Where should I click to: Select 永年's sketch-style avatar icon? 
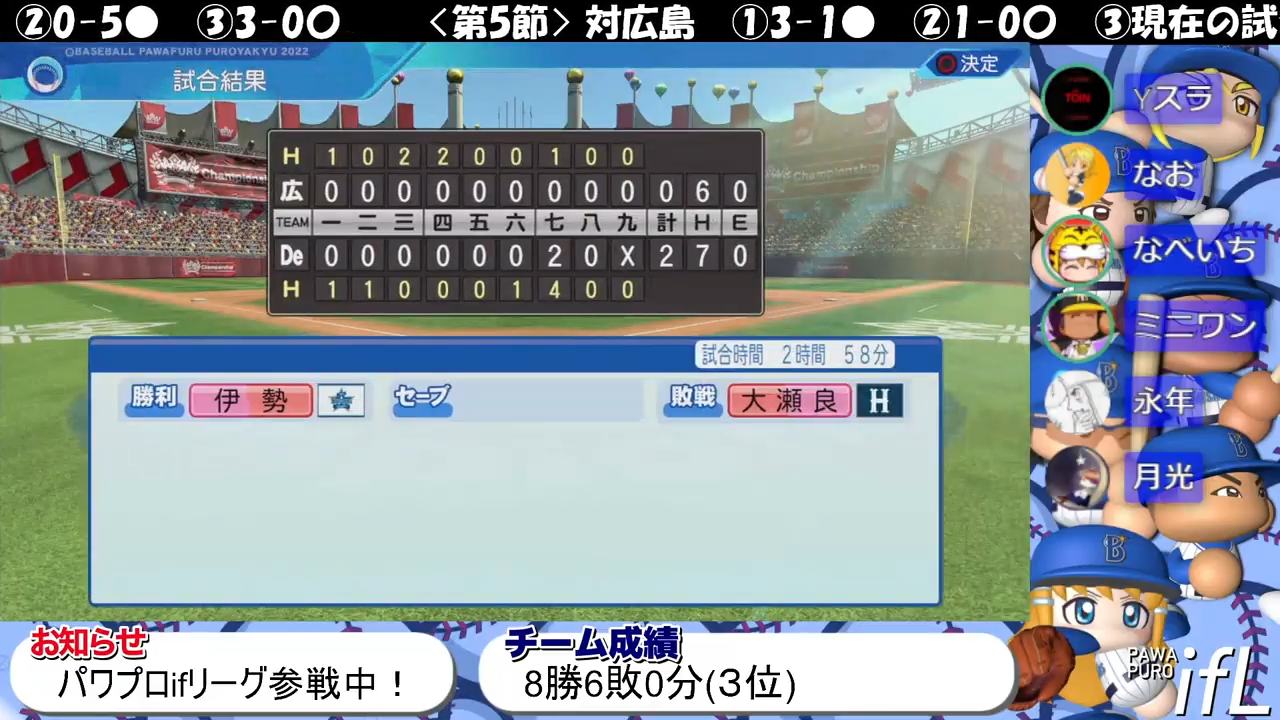point(1078,402)
